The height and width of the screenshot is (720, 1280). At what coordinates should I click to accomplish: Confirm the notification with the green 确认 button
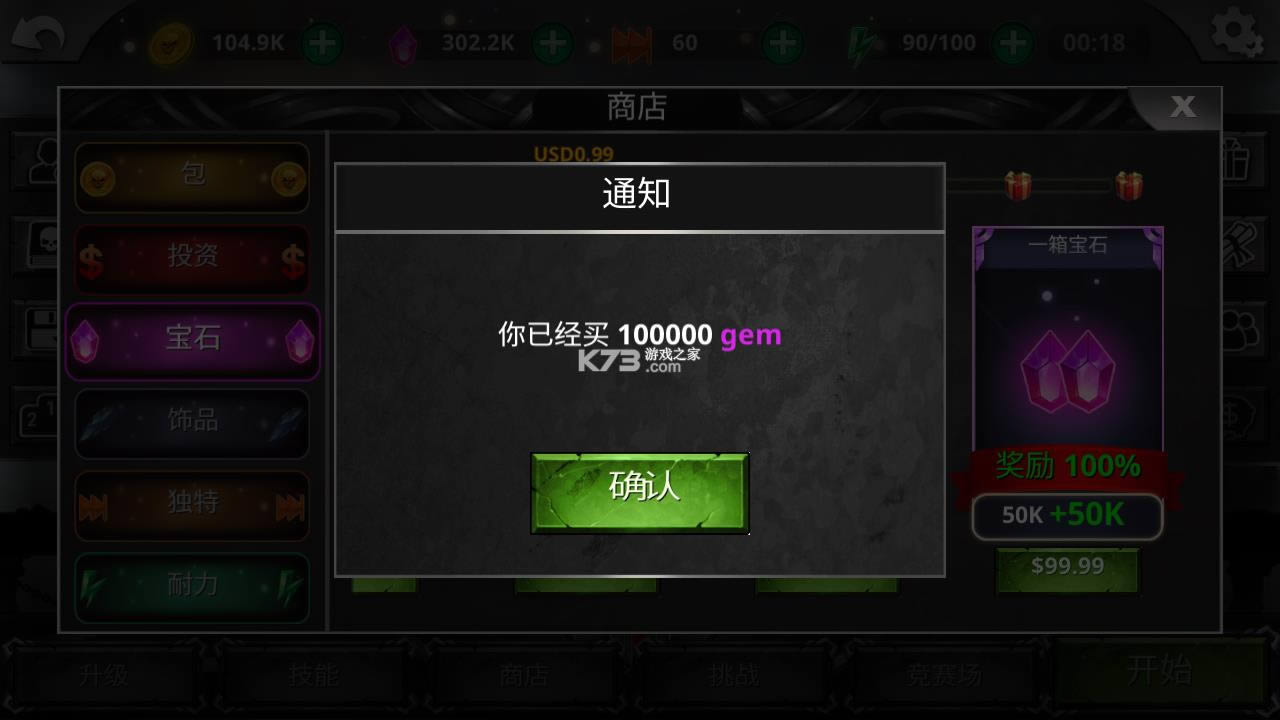tap(639, 492)
